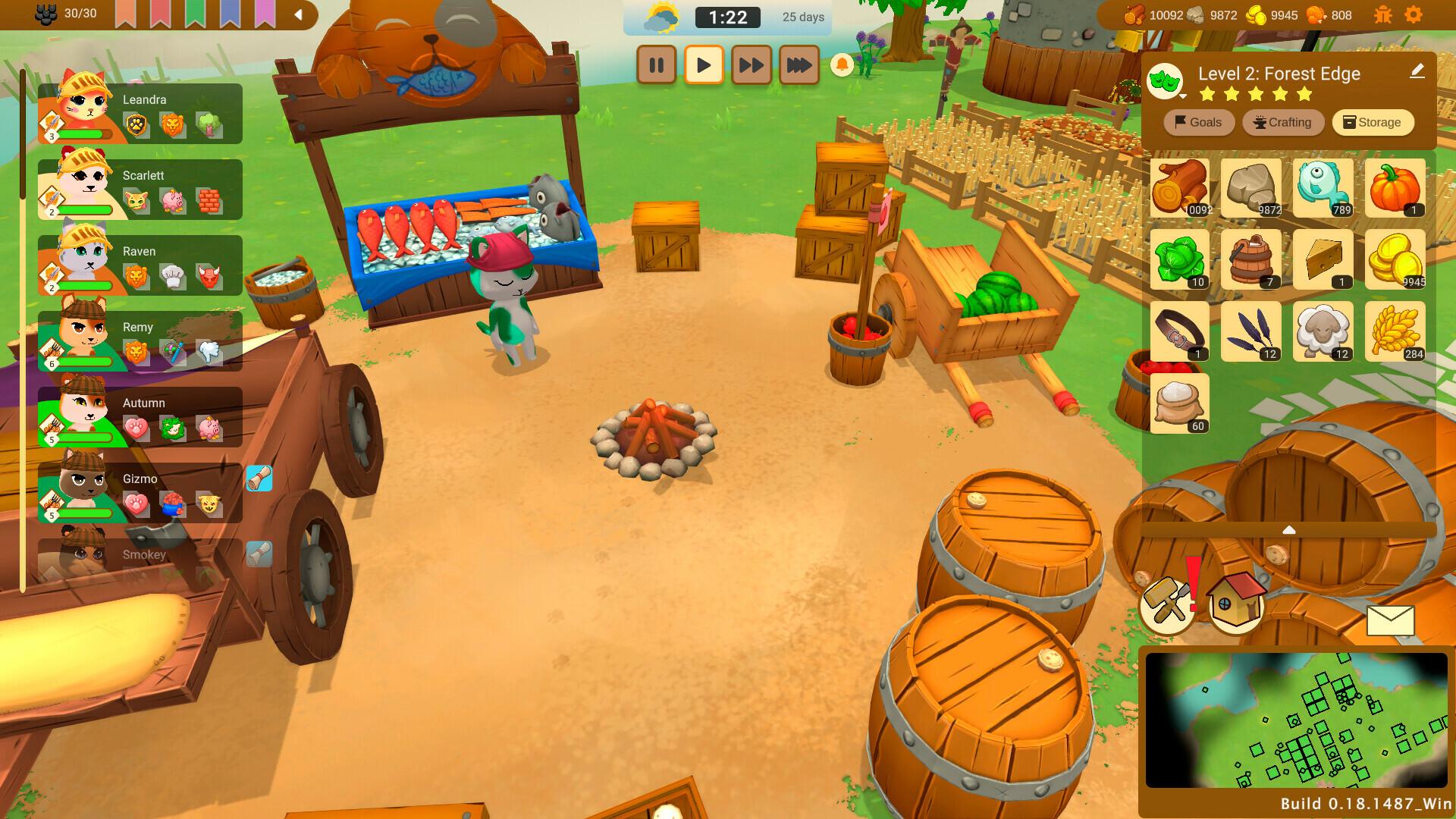Open the Goals tab
The height and width of the screenshot is (819, 1456).
[1198, 122]
